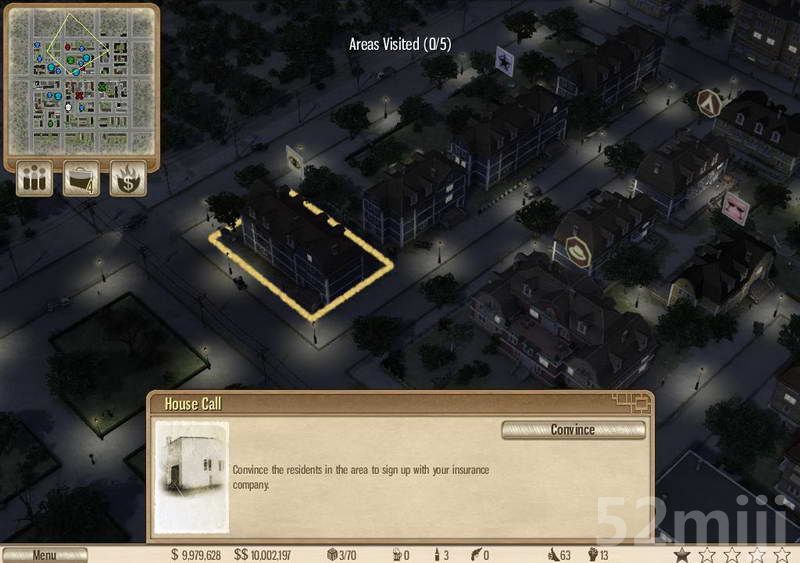Open the gang members panel icon

[x=35, y=179]
